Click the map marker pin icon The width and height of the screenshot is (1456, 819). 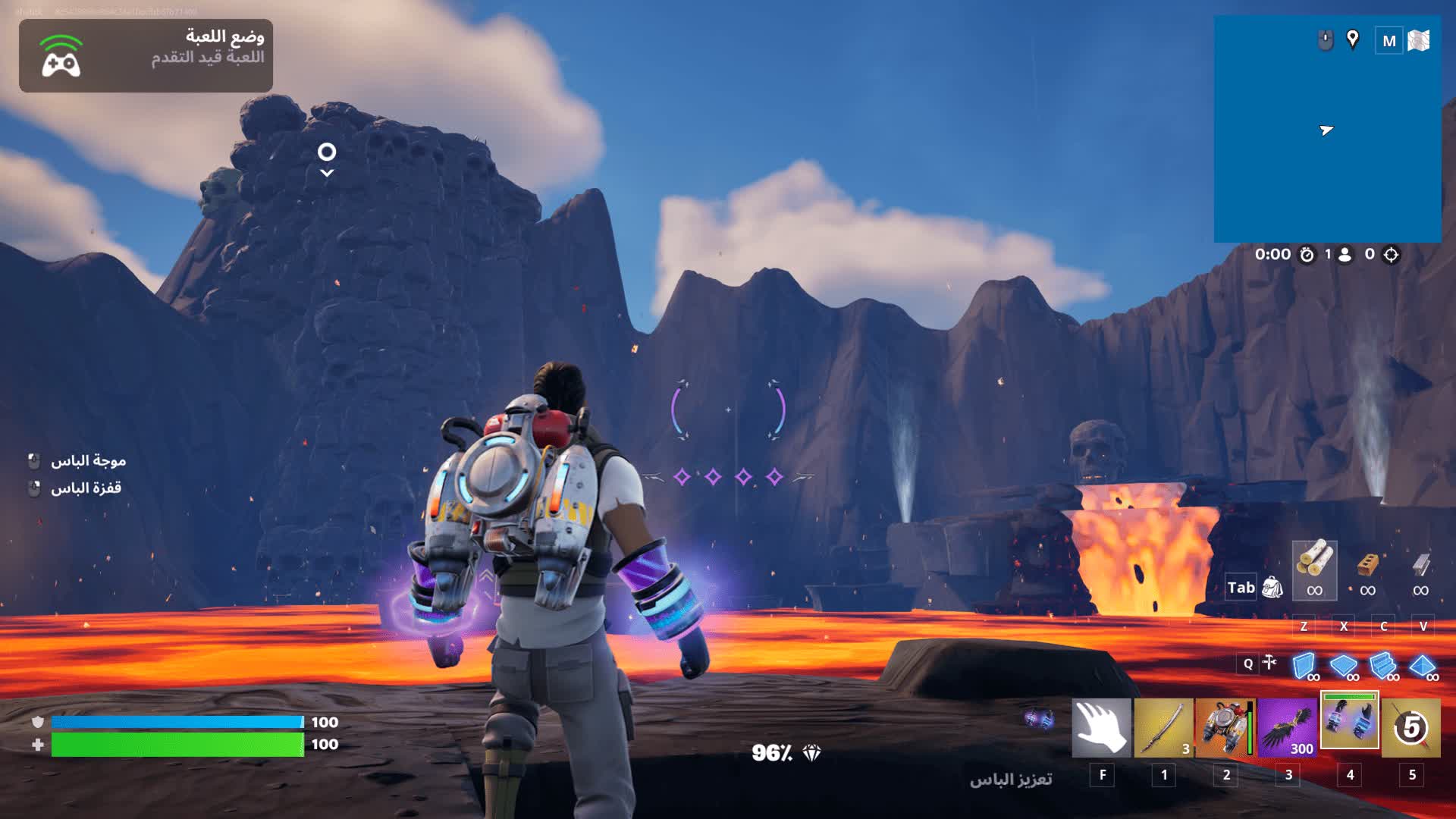point(1352,39)
